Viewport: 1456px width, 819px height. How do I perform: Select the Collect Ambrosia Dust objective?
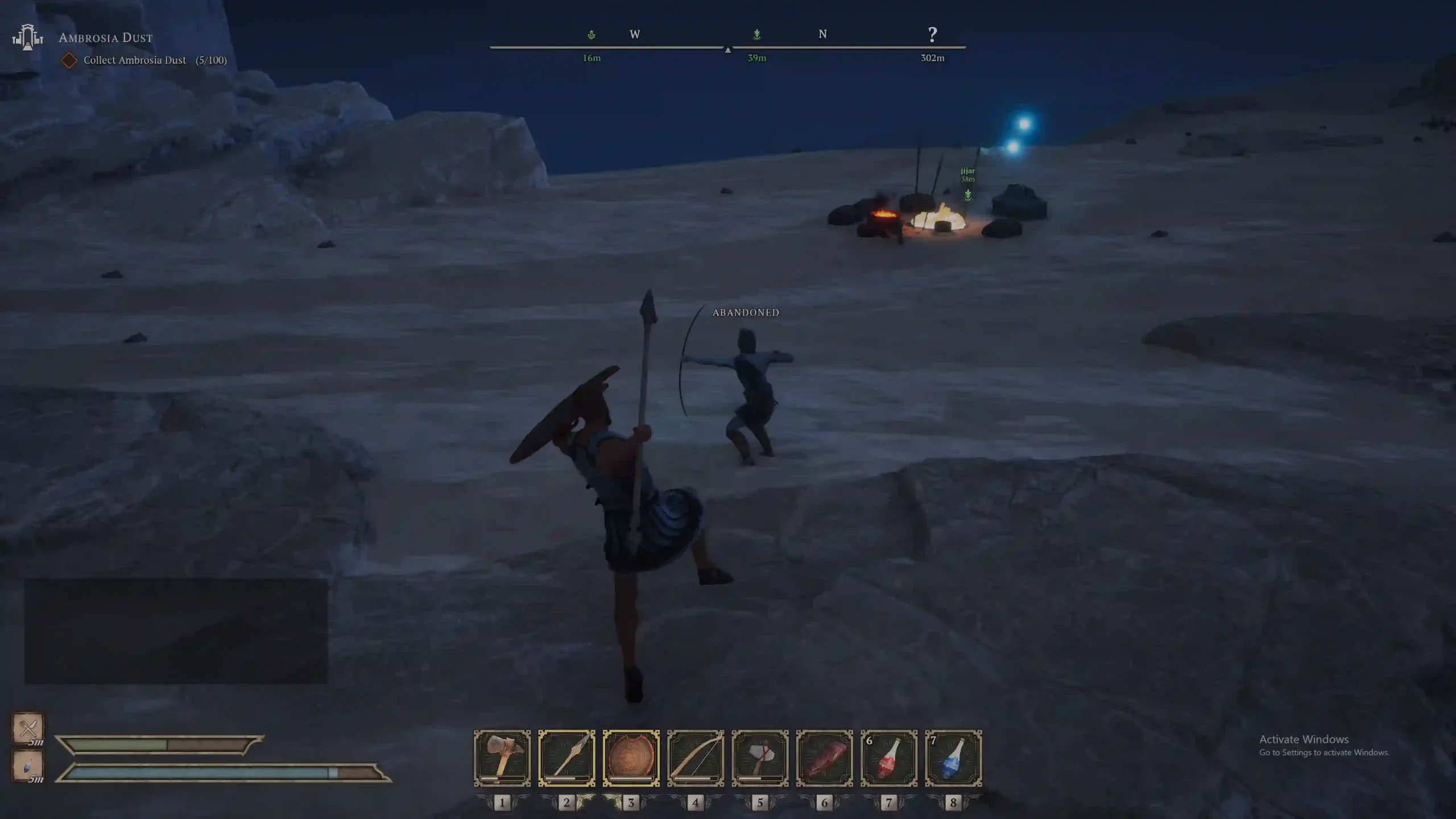(x=135, y=60)
